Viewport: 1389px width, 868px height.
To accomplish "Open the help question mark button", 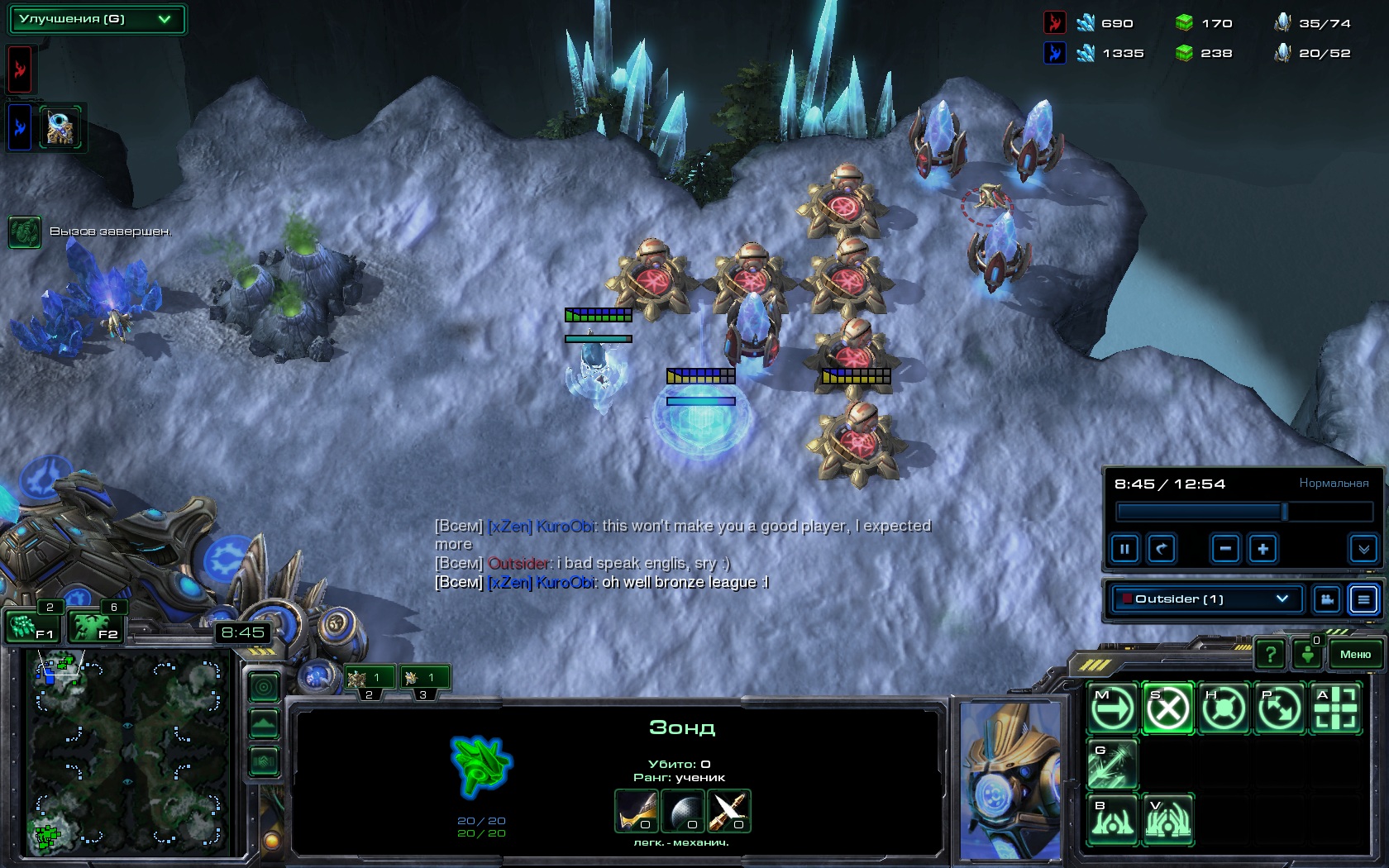I will tap(1270, 655).
